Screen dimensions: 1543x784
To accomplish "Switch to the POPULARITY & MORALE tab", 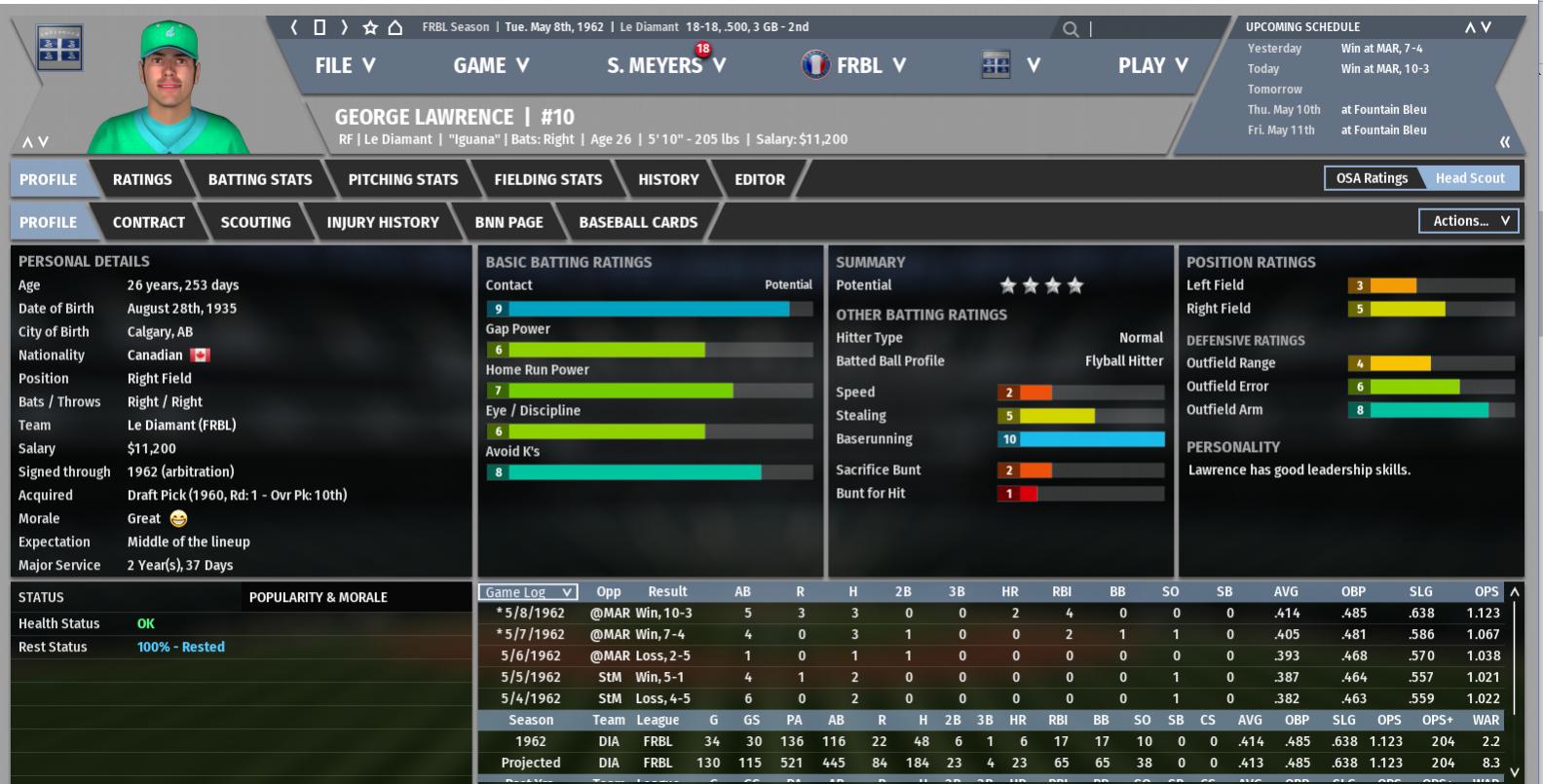I will click(318, 597).
